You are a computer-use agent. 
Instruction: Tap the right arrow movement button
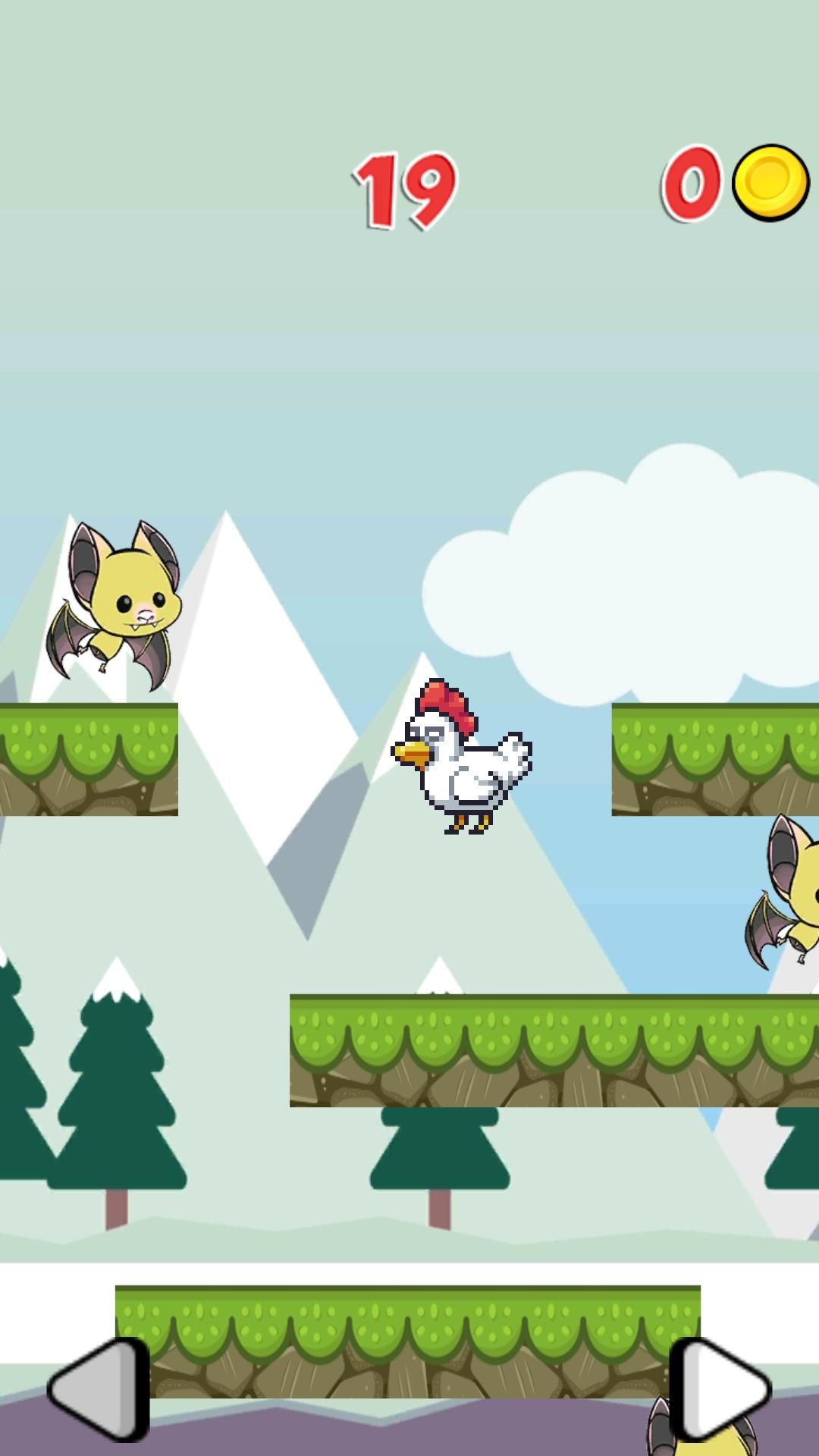tap(720, 1389)
